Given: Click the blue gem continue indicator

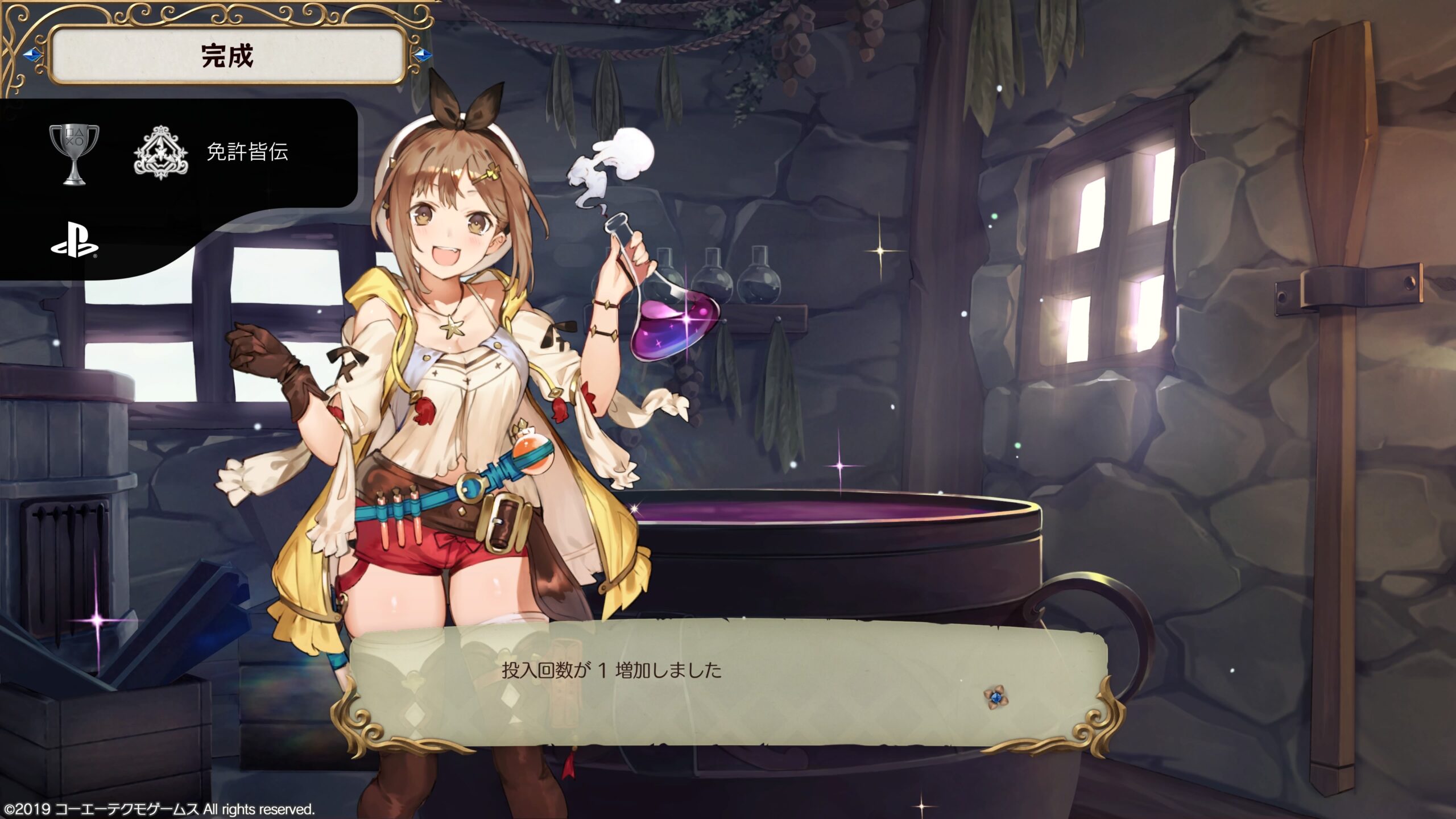Looking at the screenshot, I should [995, 697].
